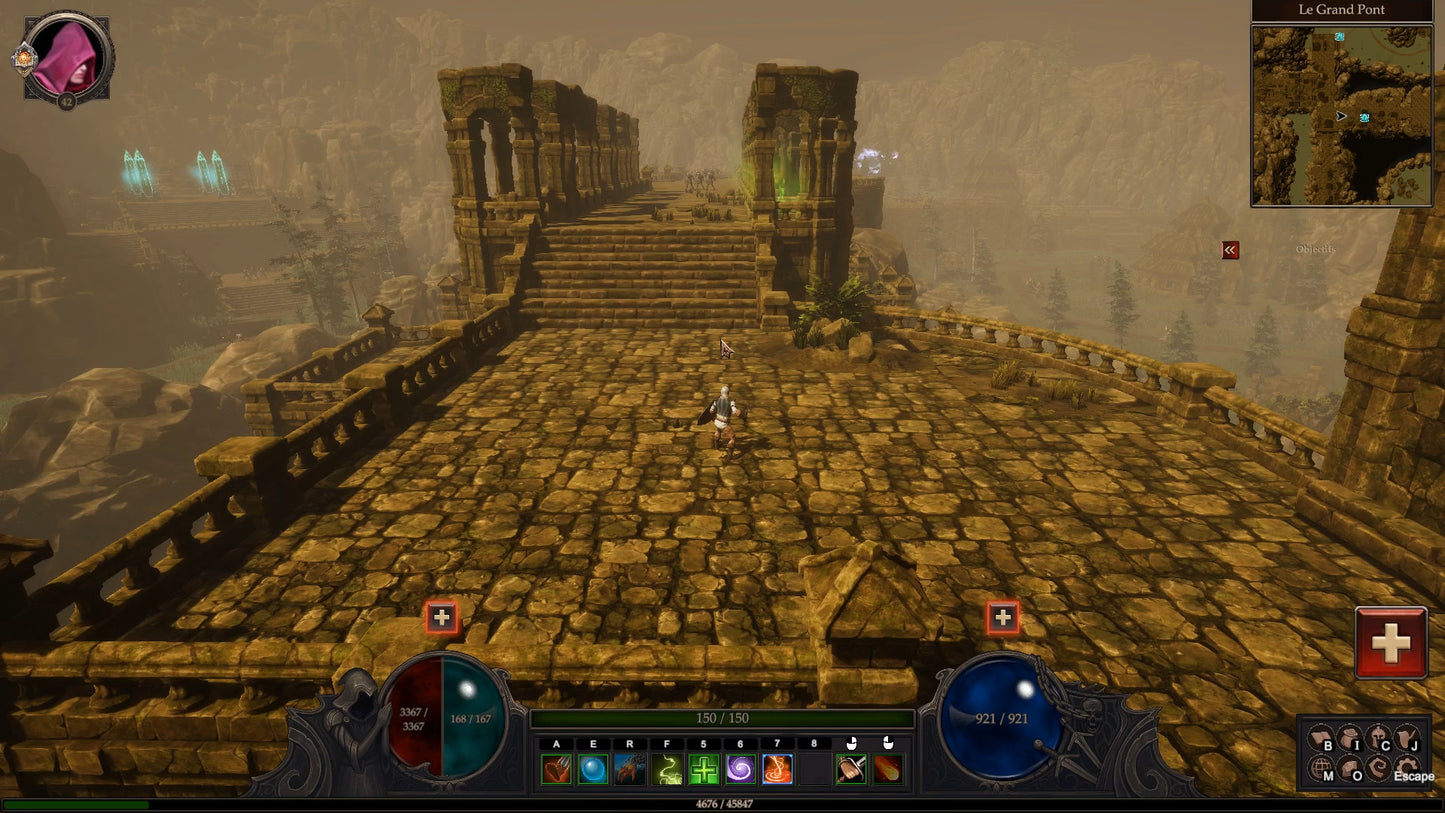Select the fire tornado skill

tap(778, 769)
